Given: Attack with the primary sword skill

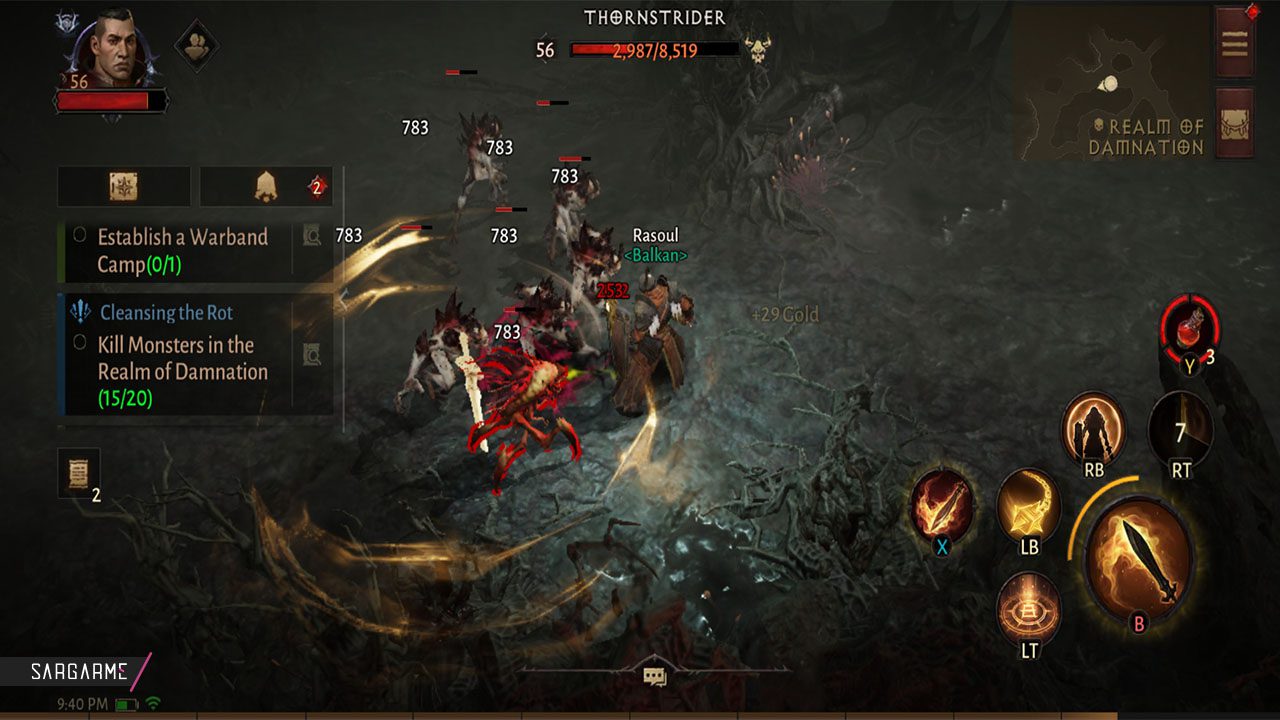Looking at the screenshot, I should pos(1138,560).
